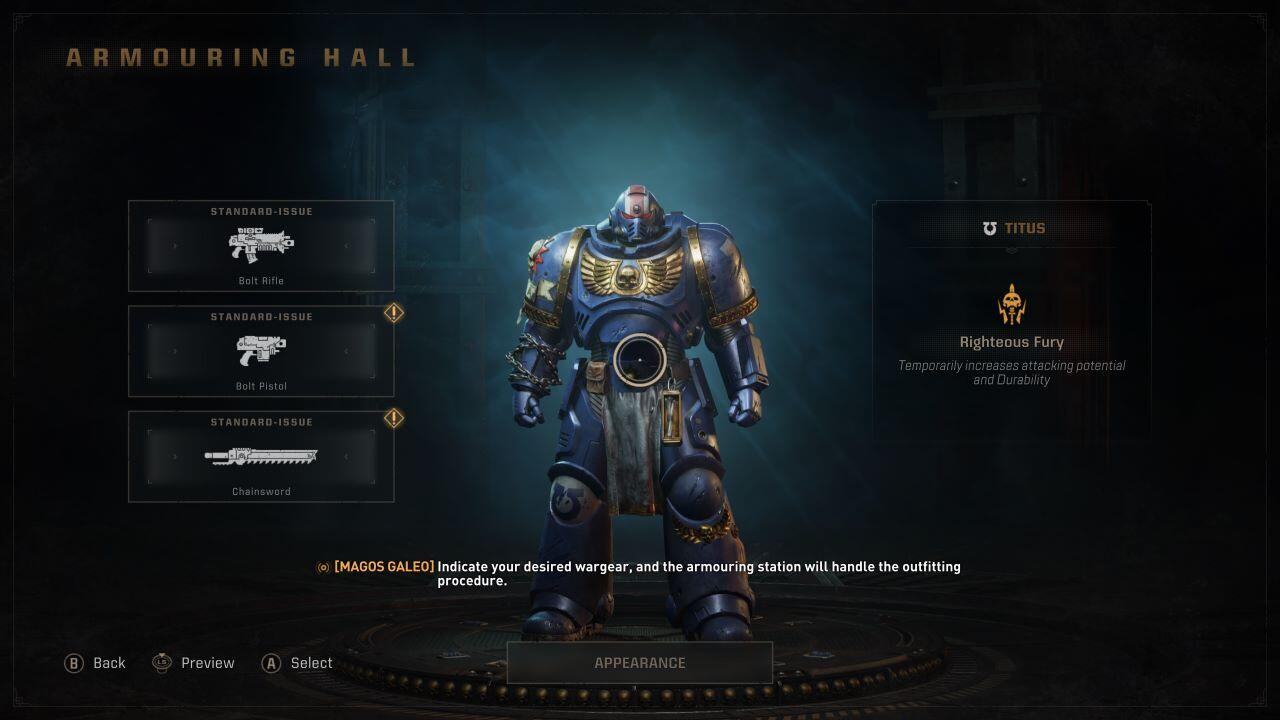Select the Bolt Rifle weapon slot
This screenshot has width=1280, height=720.
[261, 246]
